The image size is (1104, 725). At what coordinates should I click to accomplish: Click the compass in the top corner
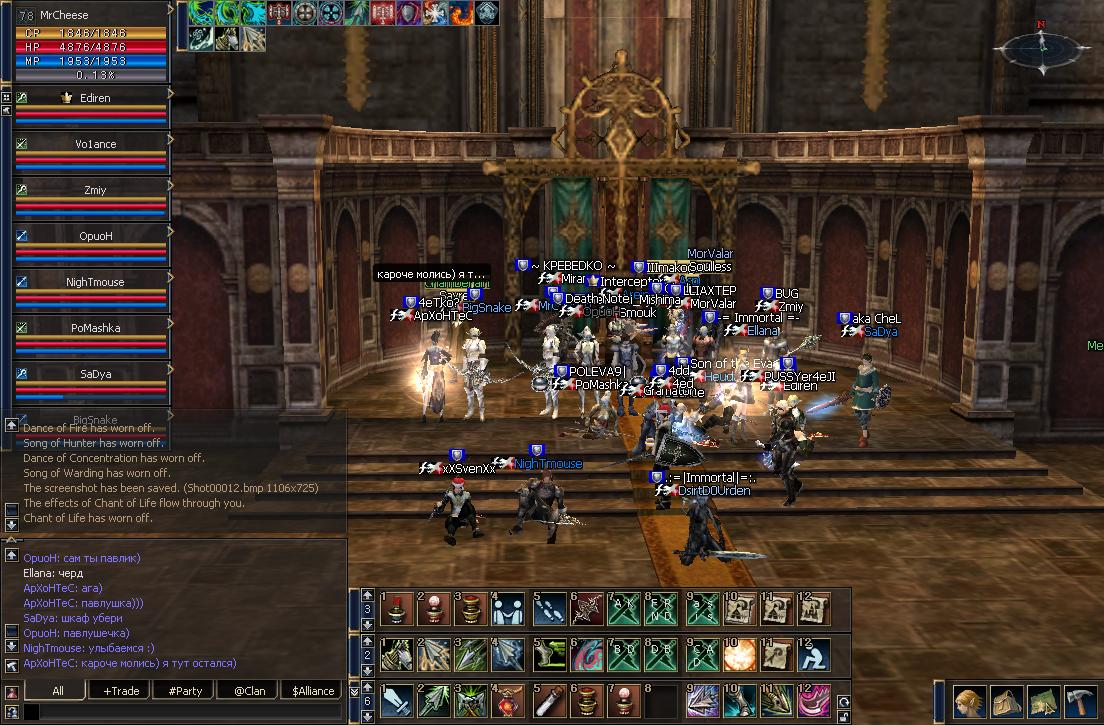(x=1041, y=45)
